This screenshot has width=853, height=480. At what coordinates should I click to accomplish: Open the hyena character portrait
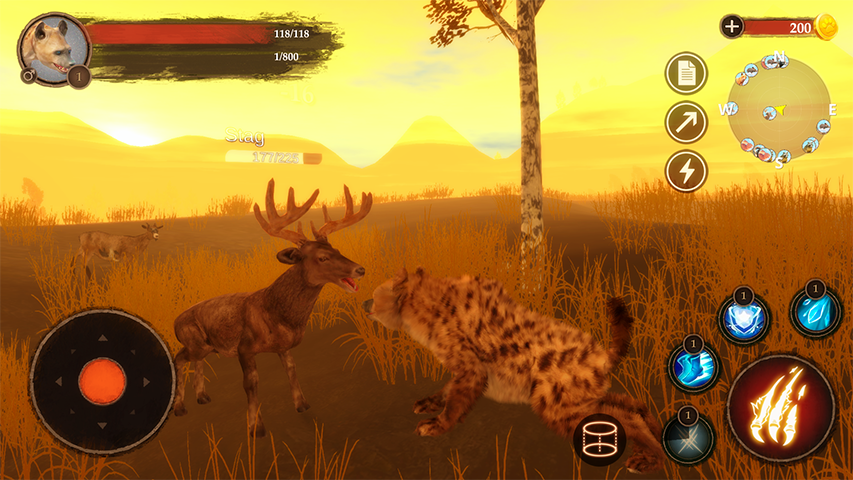click(x=53, y=46)
